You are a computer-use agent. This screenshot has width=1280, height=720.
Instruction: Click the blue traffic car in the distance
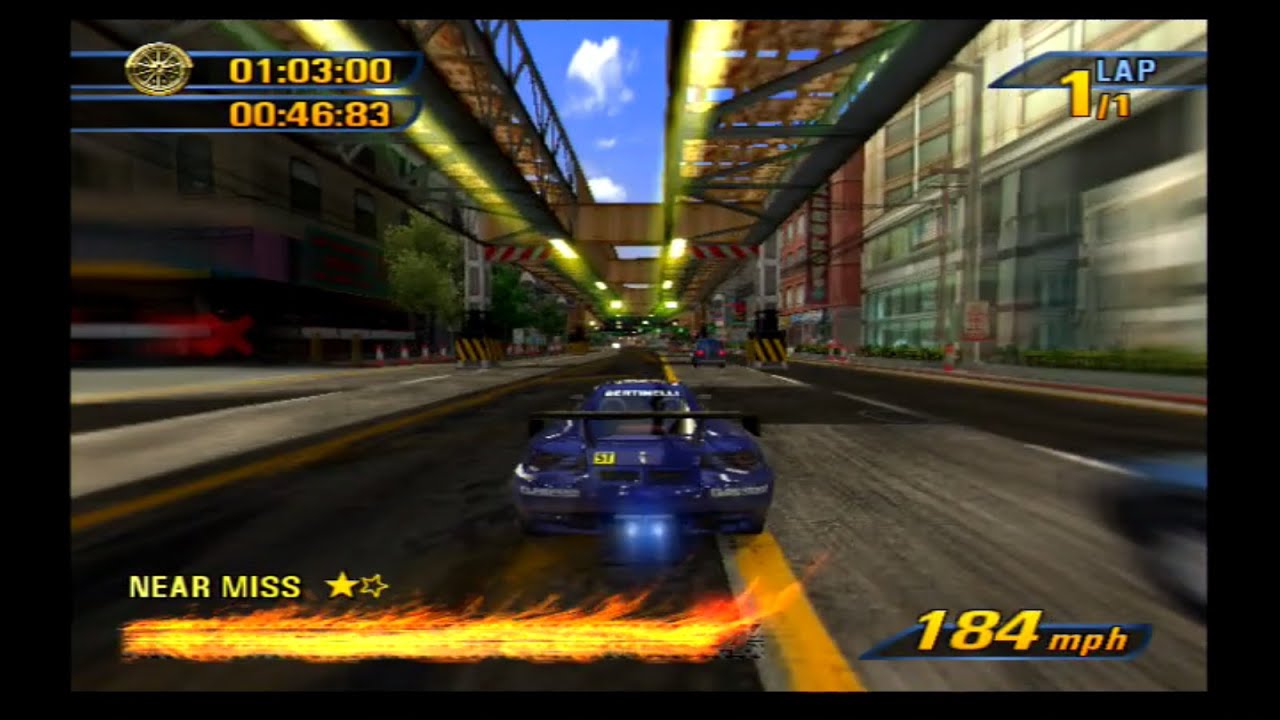pyautogui.click(x=709, y=352)
